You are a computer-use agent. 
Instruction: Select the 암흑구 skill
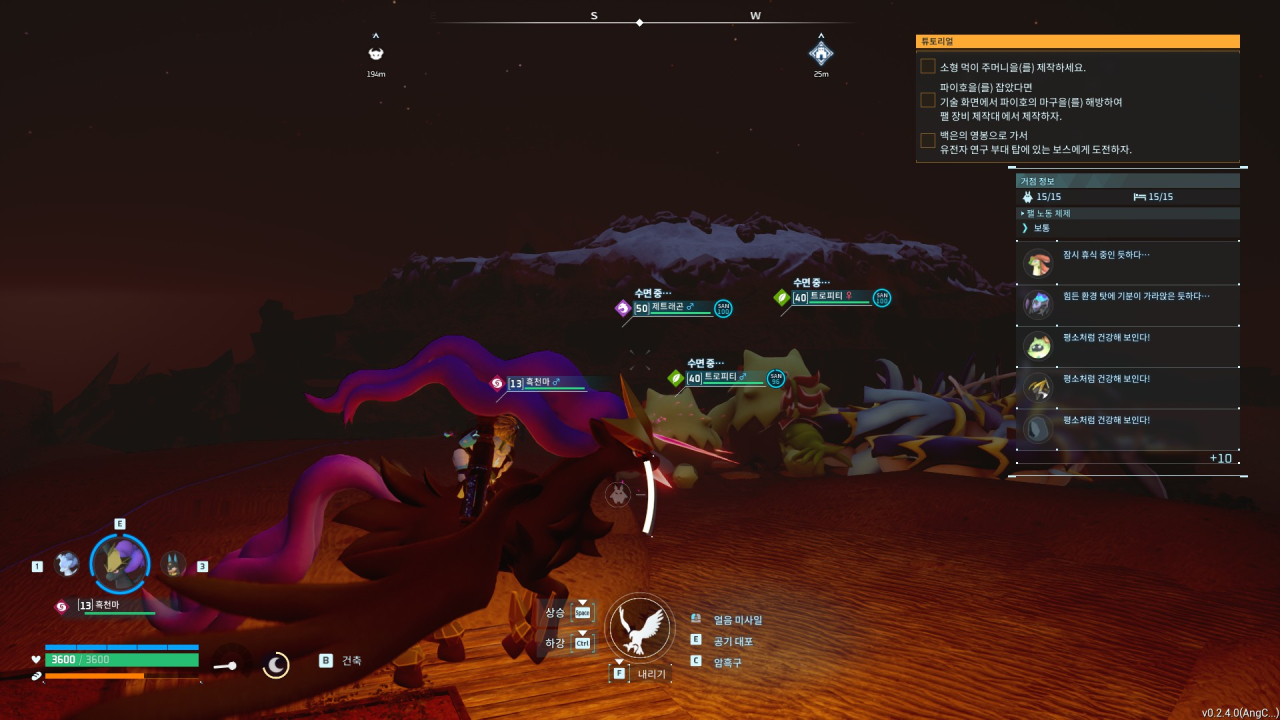coord(729,662)
